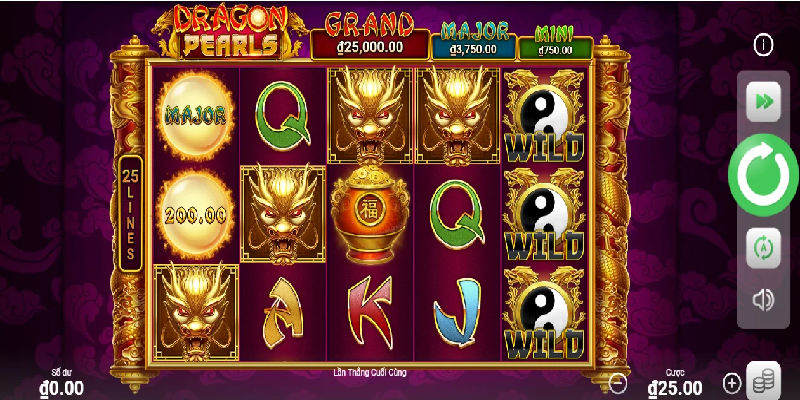Open the game info circle icon
Screen dimensions: 800x400
pyautogui.click(x=764, y=45)
